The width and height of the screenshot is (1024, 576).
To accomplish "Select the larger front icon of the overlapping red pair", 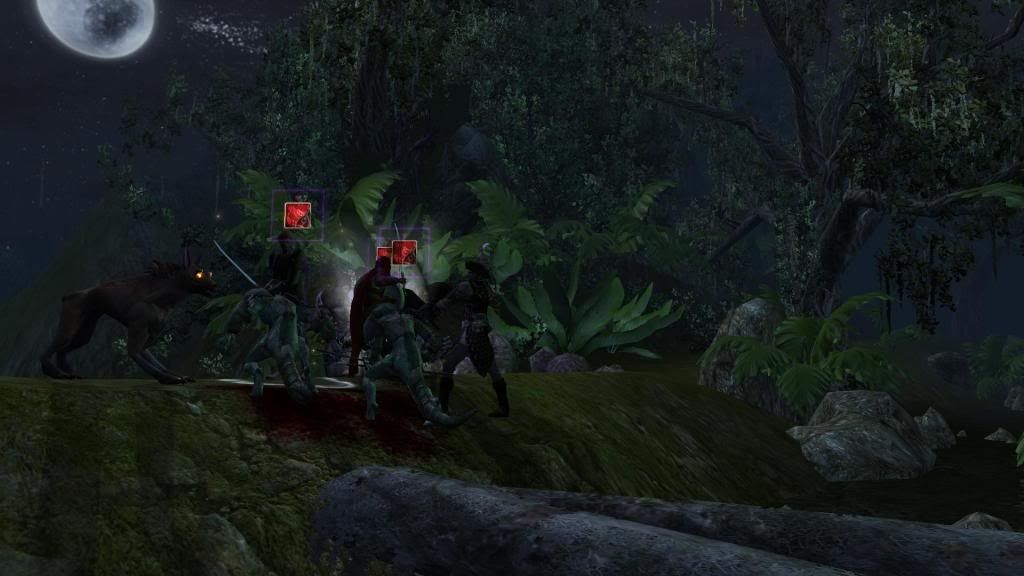I will [x=404, y=252].
